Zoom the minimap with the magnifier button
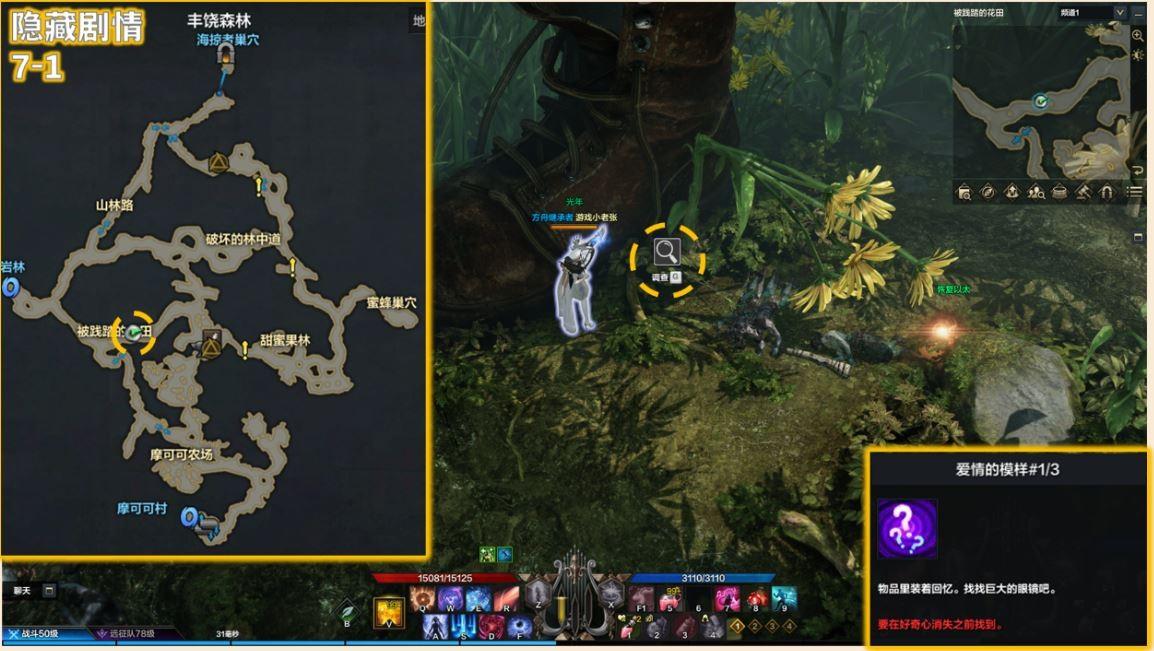 pyautogui.click(x=1137, y=35)
